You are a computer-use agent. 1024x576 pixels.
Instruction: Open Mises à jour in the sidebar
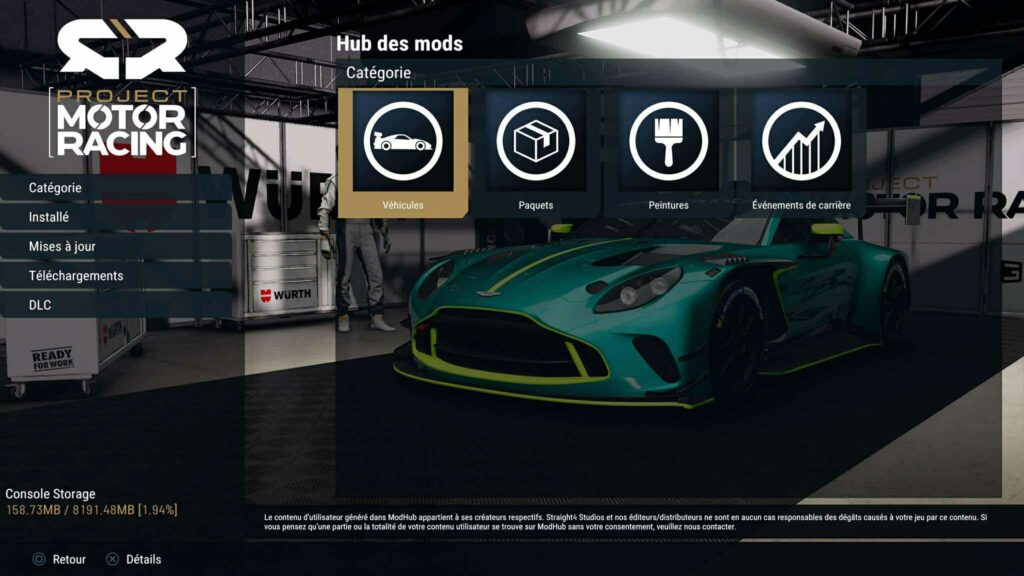[62, 246]
